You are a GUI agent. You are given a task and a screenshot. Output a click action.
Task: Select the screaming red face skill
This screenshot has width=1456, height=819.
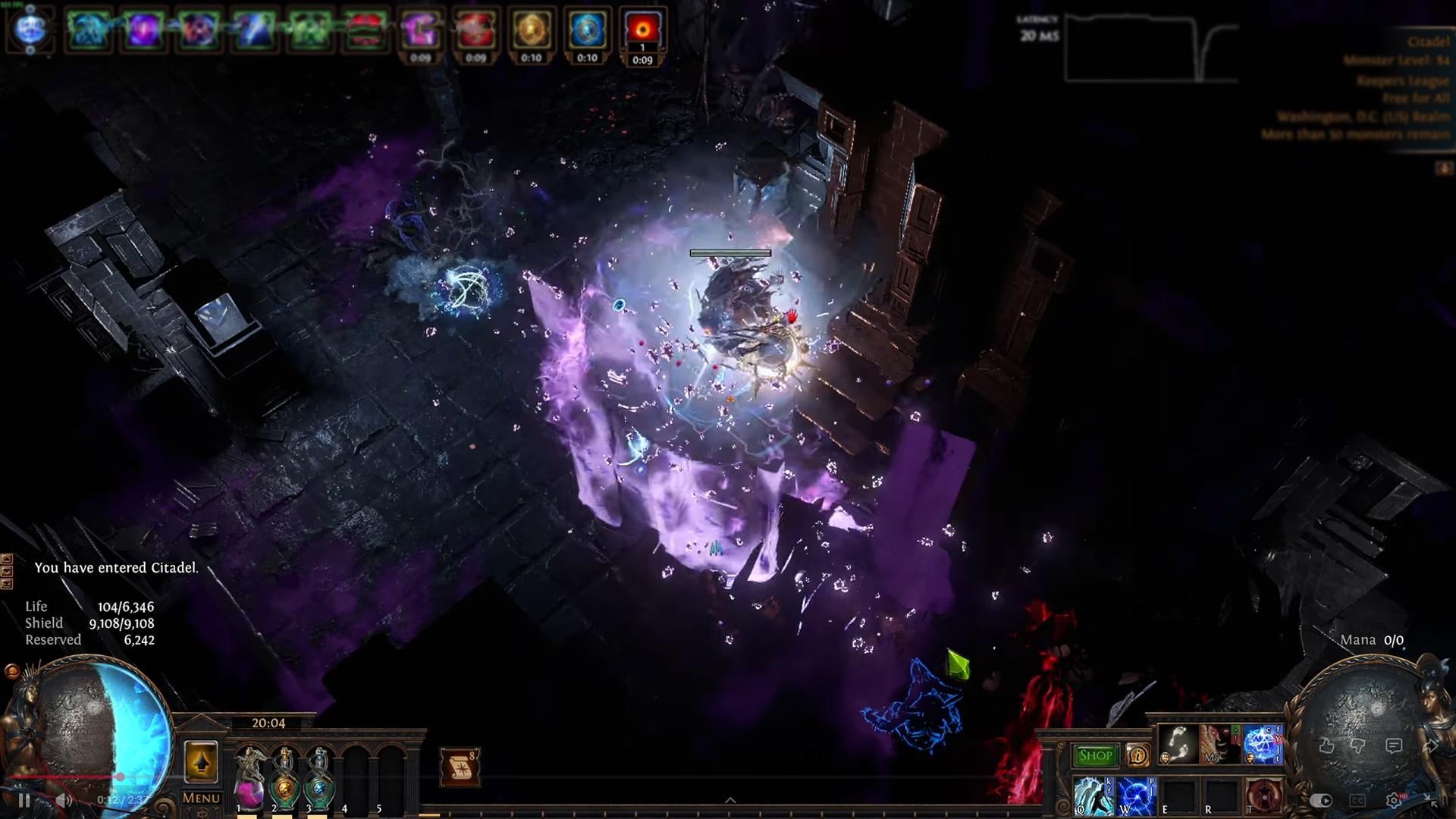click(x=1219, y=743)
